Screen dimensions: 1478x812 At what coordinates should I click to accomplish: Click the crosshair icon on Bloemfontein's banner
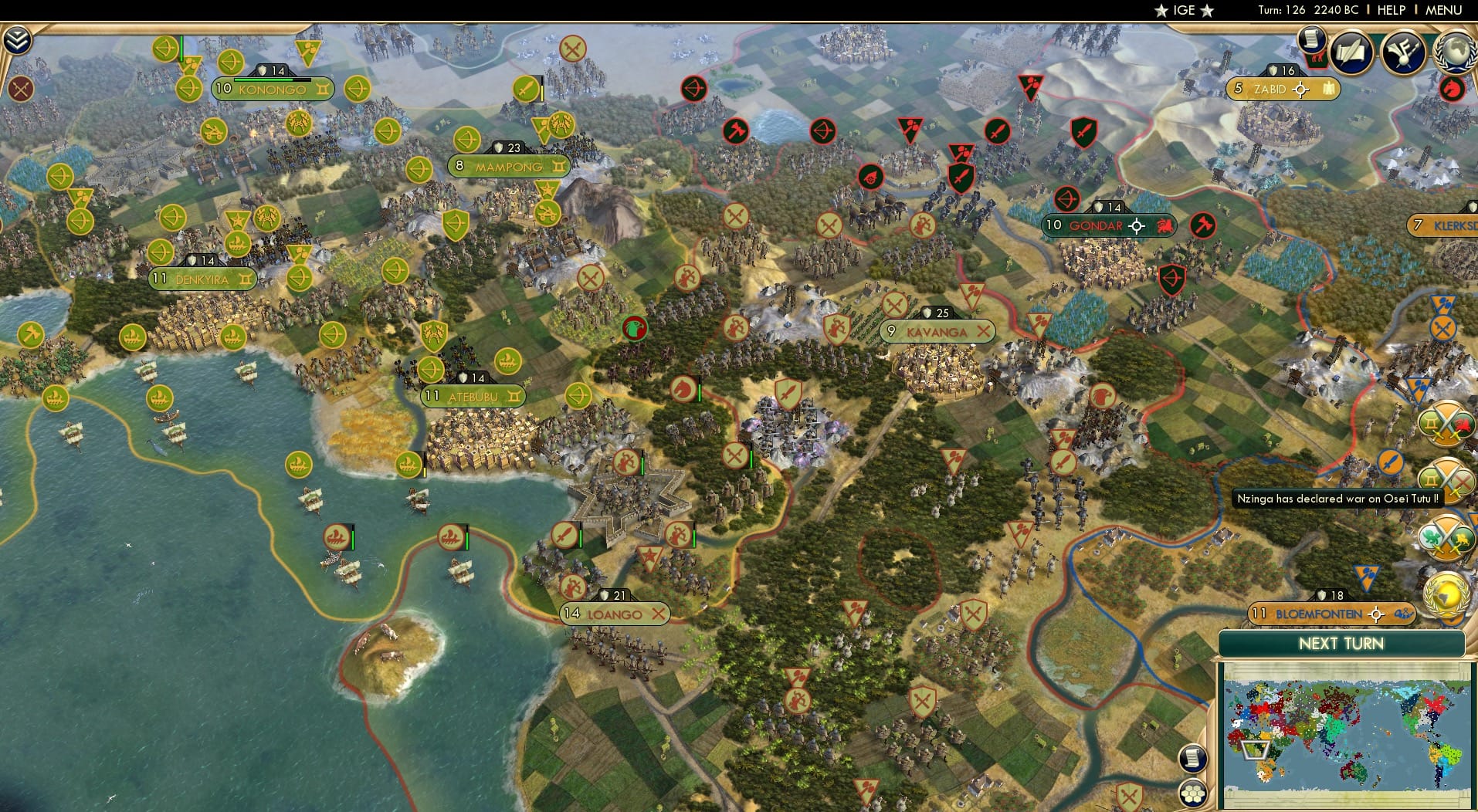[1376, 614]
